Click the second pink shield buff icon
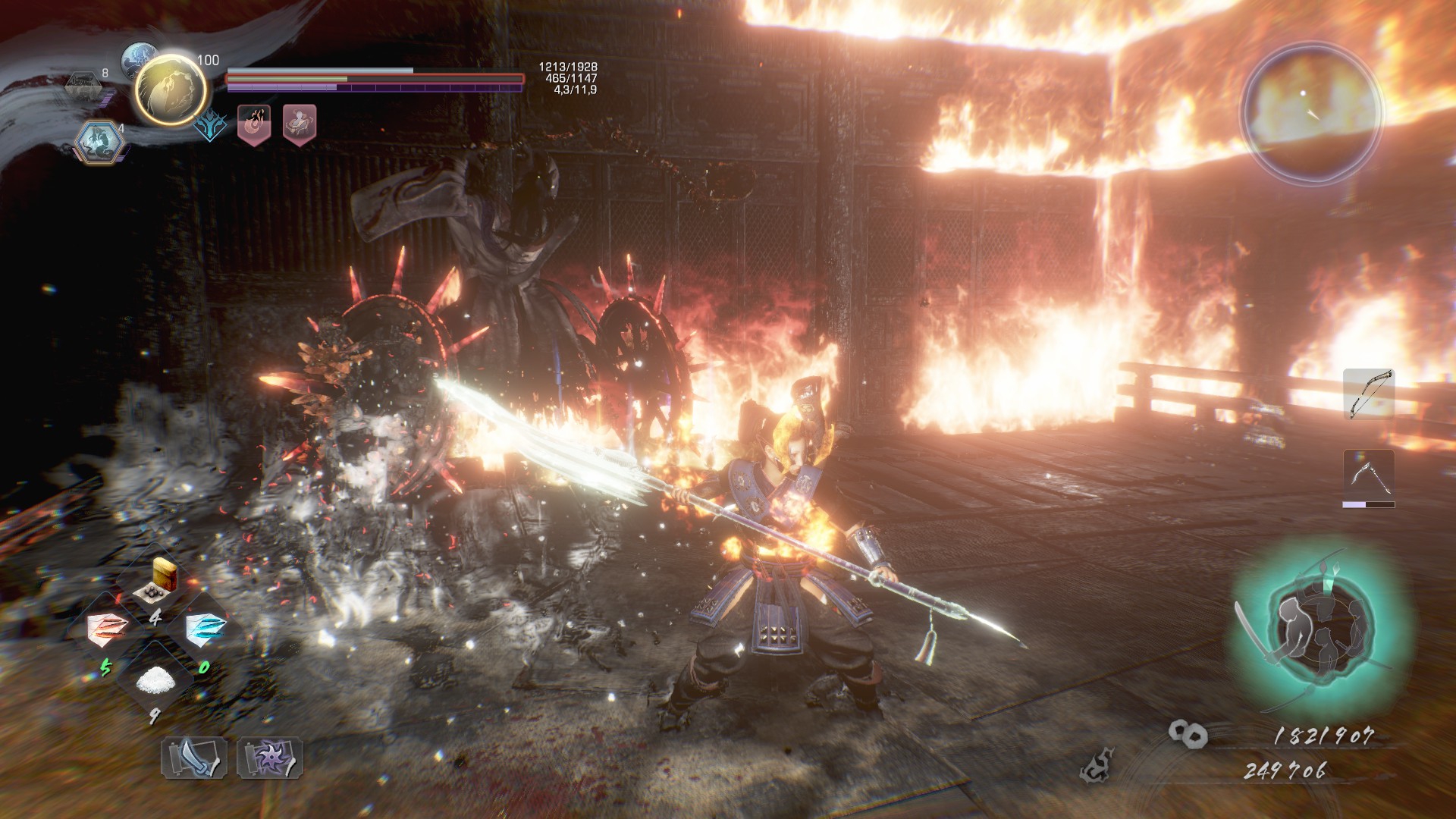This screenshot has height=819, width=1456. [300, 124]
